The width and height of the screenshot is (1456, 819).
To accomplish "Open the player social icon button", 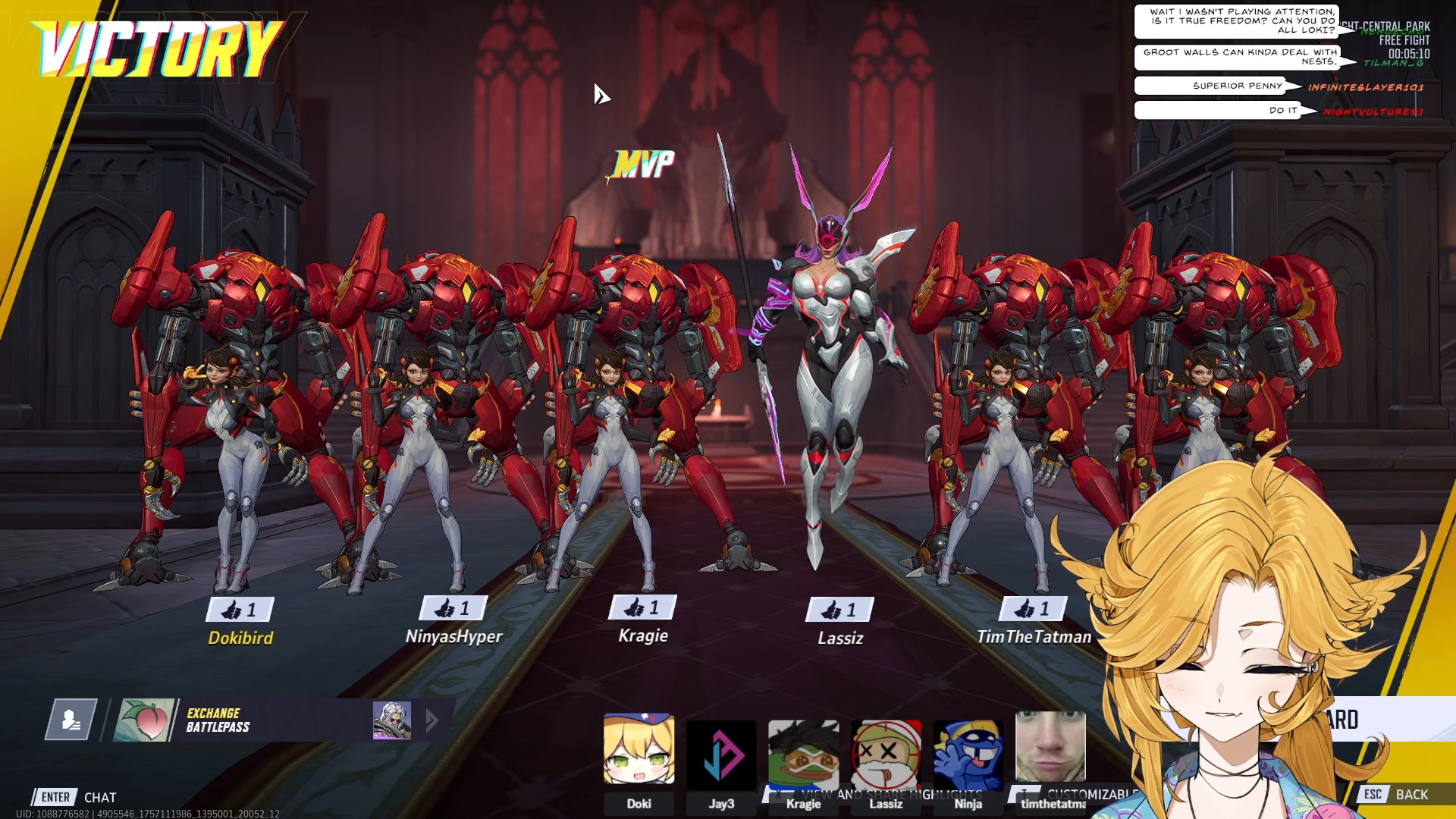I will point(71,719).
